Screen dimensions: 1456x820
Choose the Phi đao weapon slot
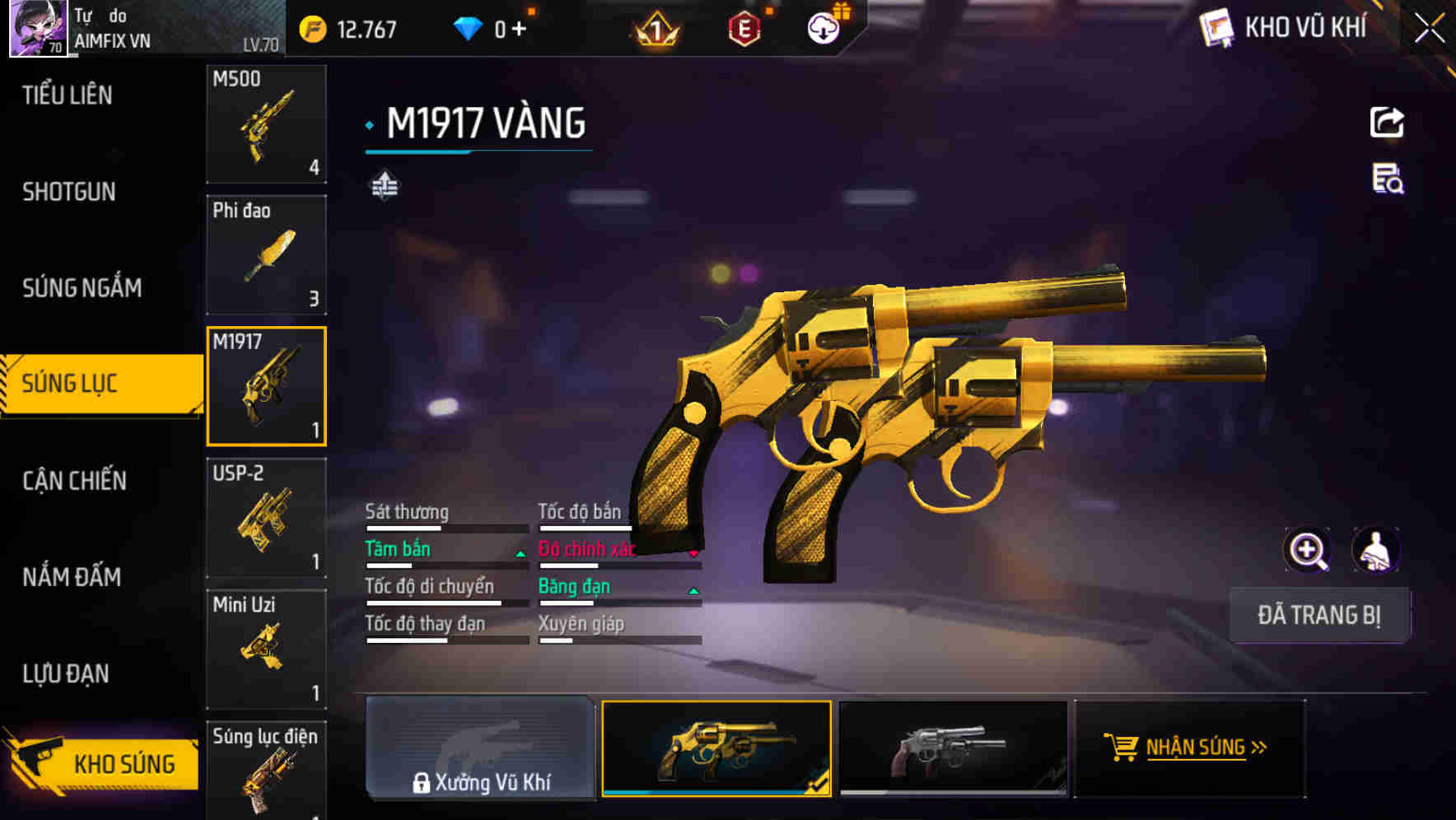click(x=266, y=255)
